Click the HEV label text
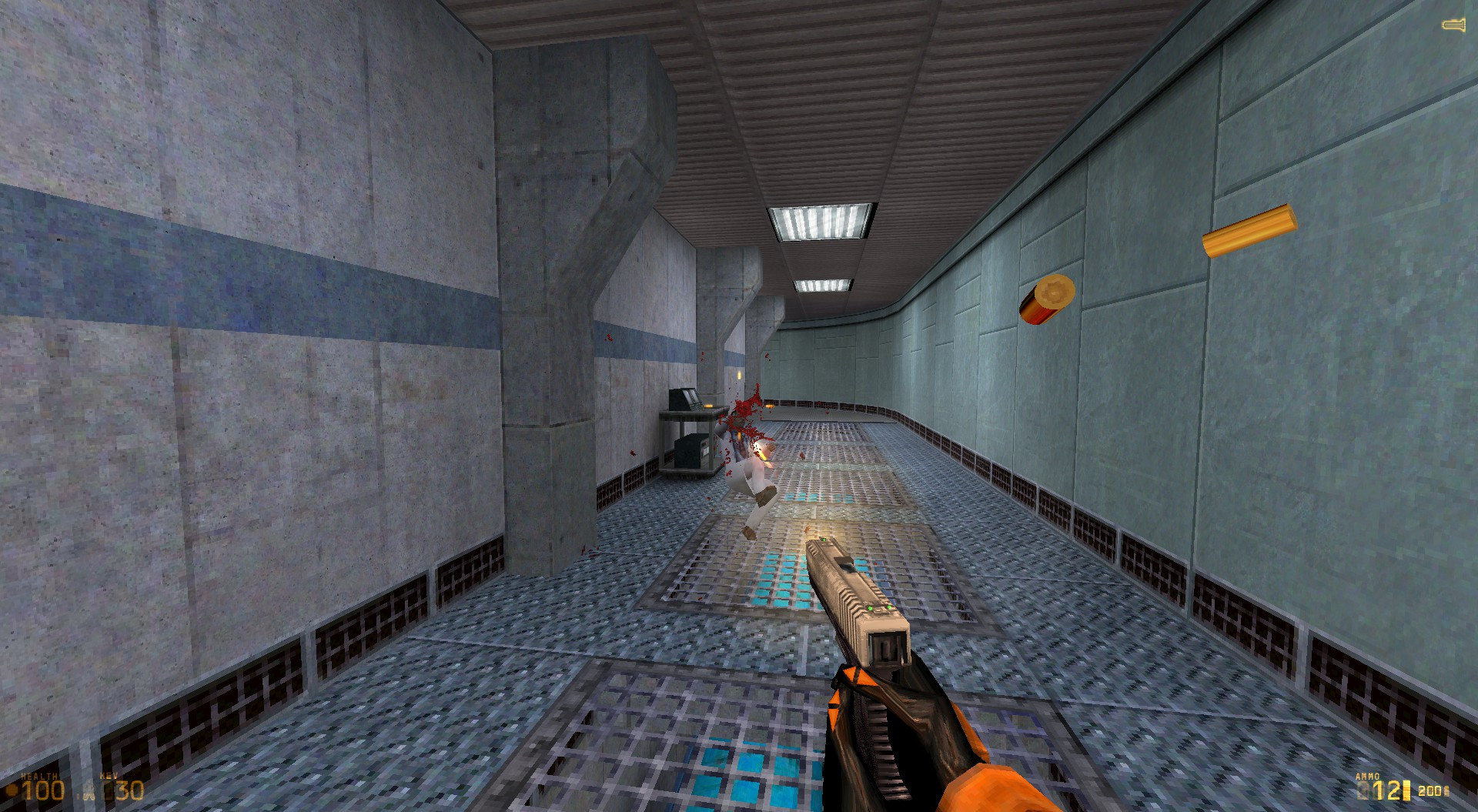This screenshot has width=1478, height=812. point(109,774)
